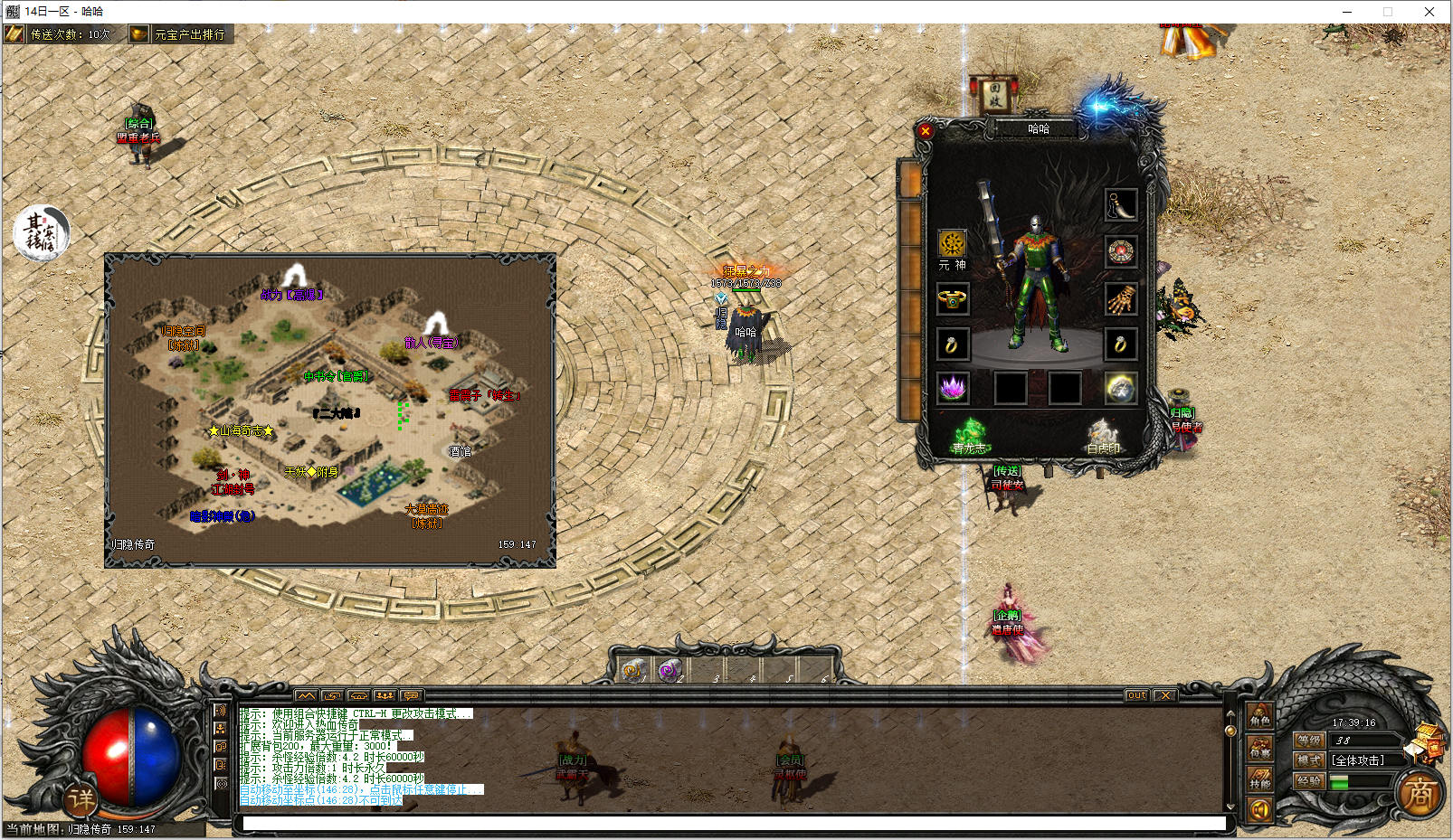Close the character equipment panel
The image size is (1453, 840).
tap(925, 131)
